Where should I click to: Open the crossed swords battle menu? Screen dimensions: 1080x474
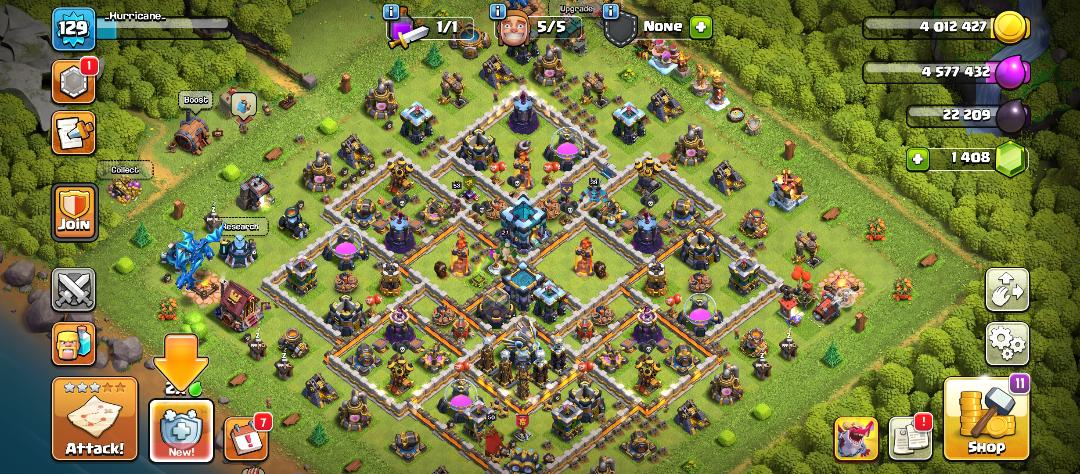pos(74,289)
